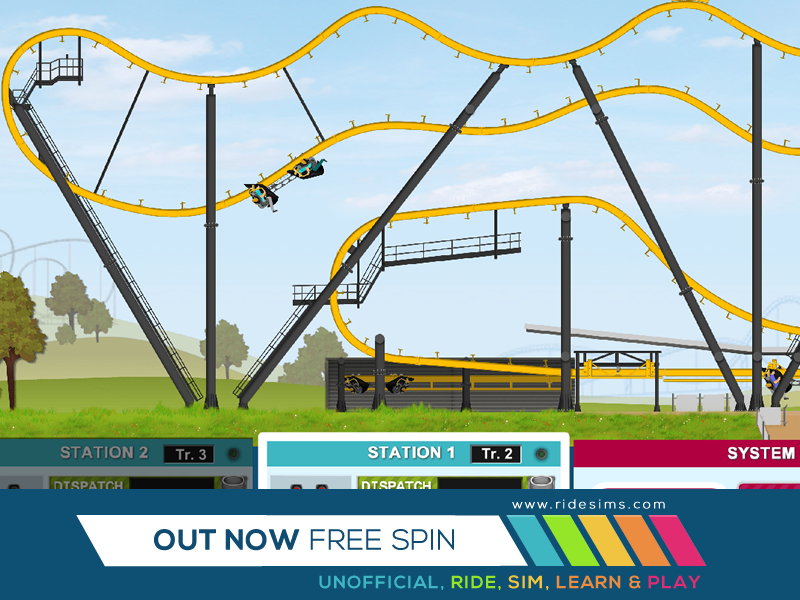The image size is (800, 600).
Task: Click the Dispatch control on Station 2
Action: [x=87, y=484]
